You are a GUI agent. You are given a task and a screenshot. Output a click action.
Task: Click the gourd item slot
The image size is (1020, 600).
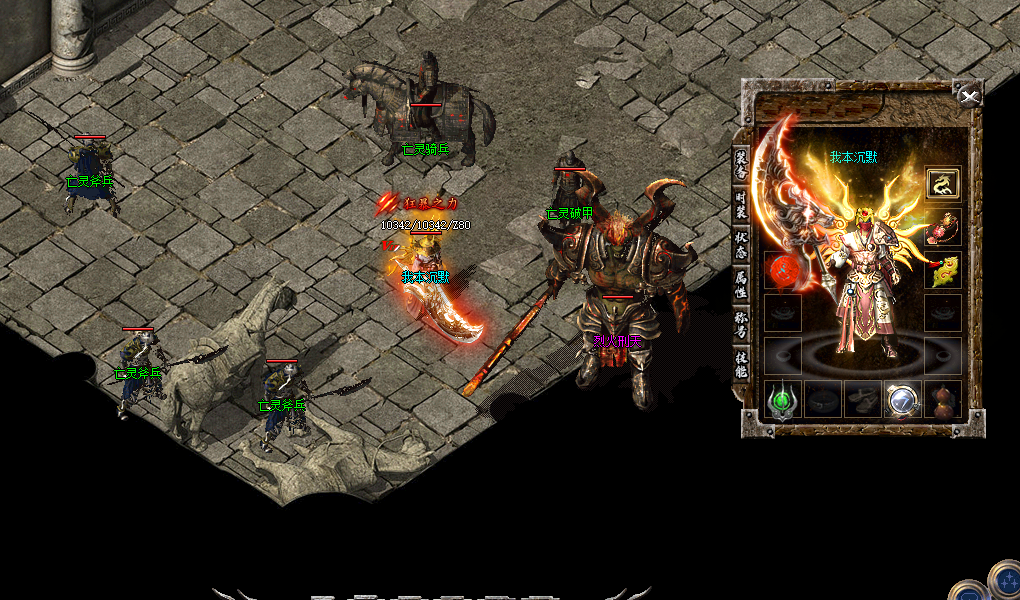point(942,400)
